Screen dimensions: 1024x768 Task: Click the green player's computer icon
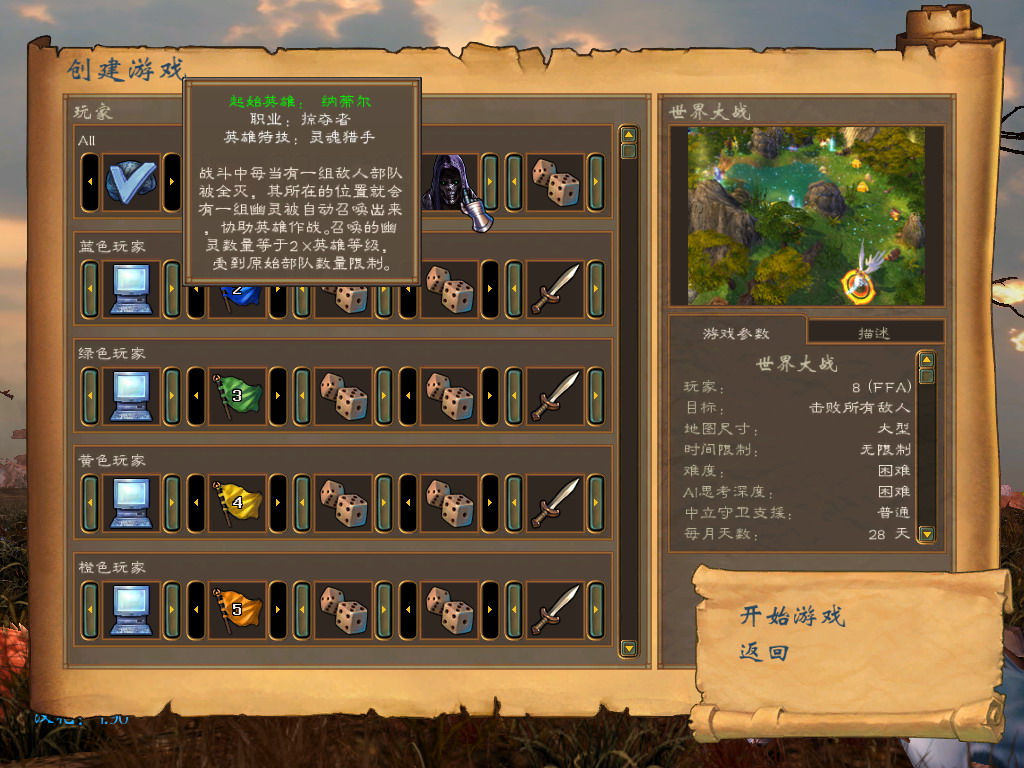point(131,396)
